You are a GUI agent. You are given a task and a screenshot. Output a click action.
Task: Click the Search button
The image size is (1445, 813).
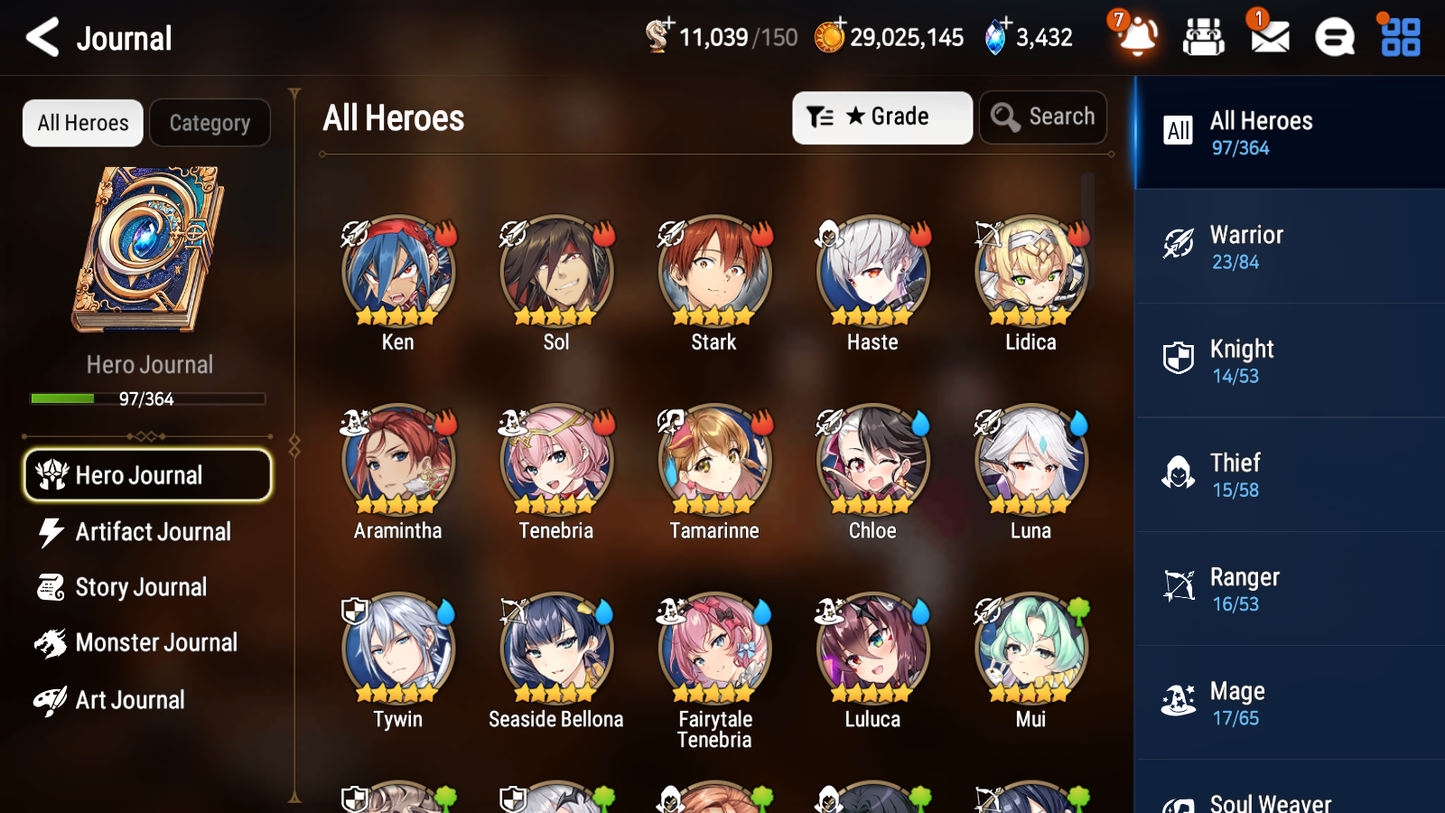(x=1043, y=116)
